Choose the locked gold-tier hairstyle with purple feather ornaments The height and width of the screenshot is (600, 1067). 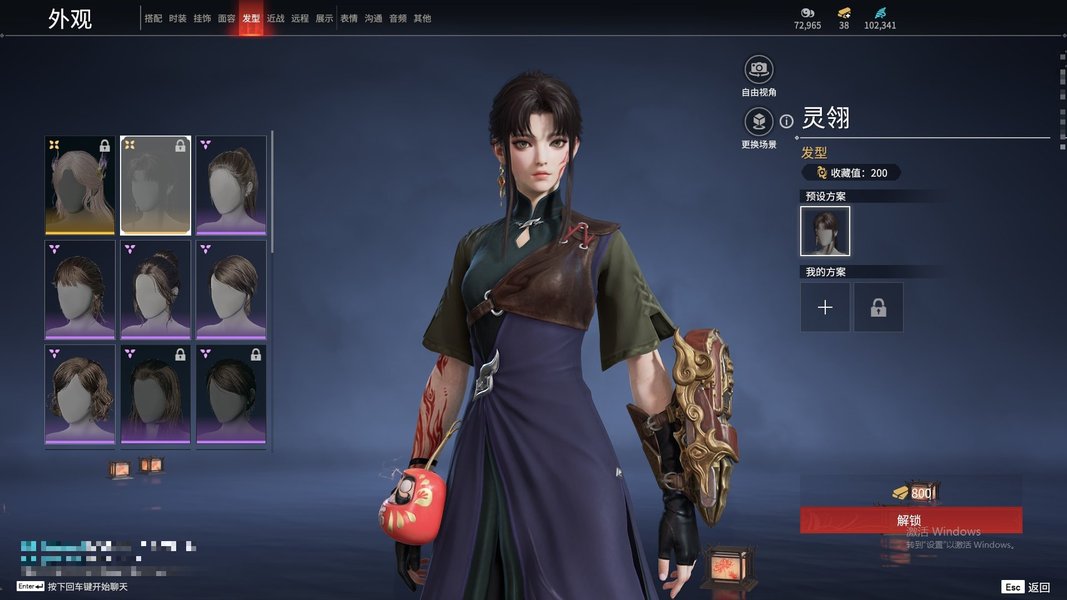tap(80, 185)
